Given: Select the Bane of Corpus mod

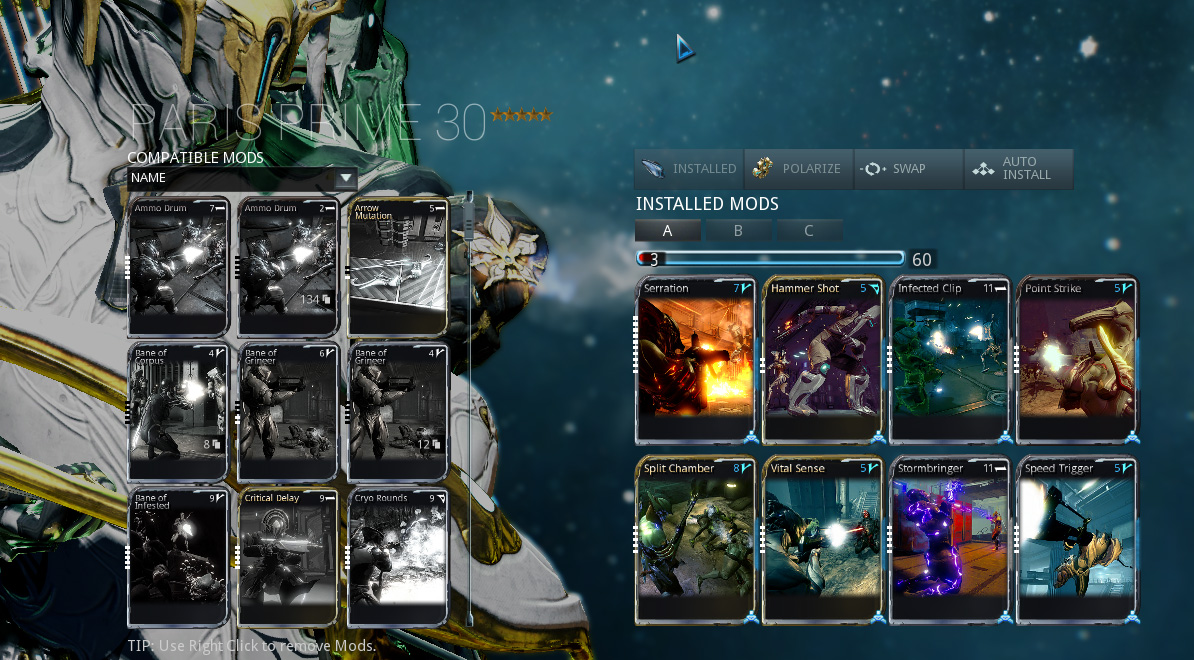Looking at the screenshot, I should (x=179, y=412).
